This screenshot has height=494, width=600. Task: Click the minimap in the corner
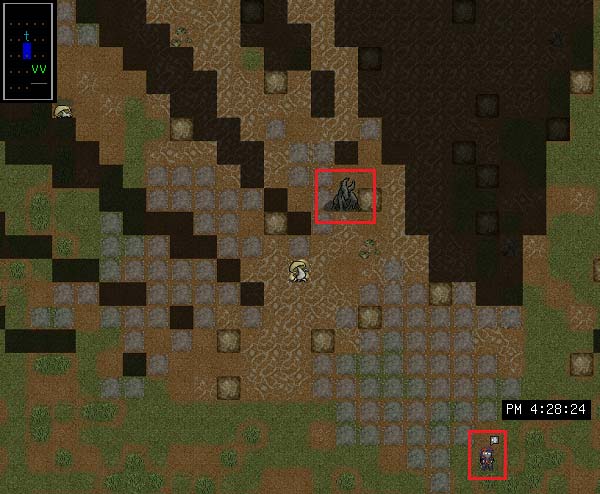click(x=28, y=50)
